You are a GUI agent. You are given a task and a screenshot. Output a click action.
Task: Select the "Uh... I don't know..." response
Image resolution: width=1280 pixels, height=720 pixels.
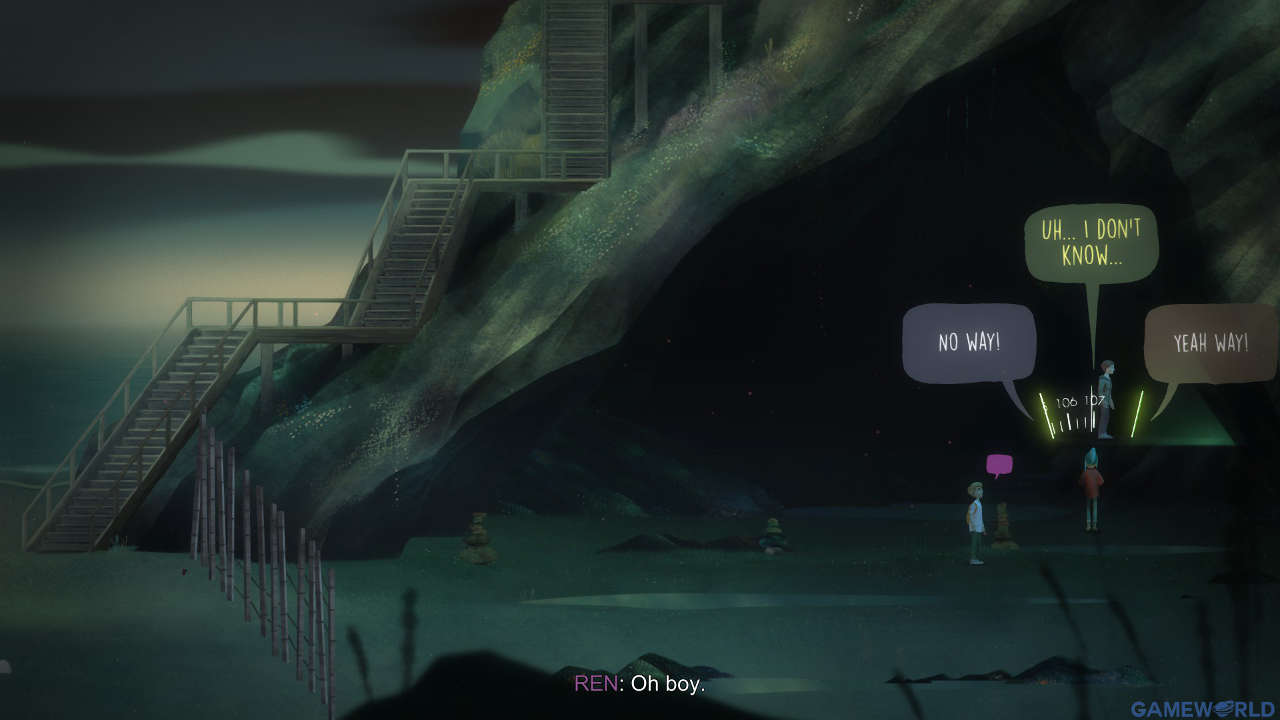(x=1090, y=243)
